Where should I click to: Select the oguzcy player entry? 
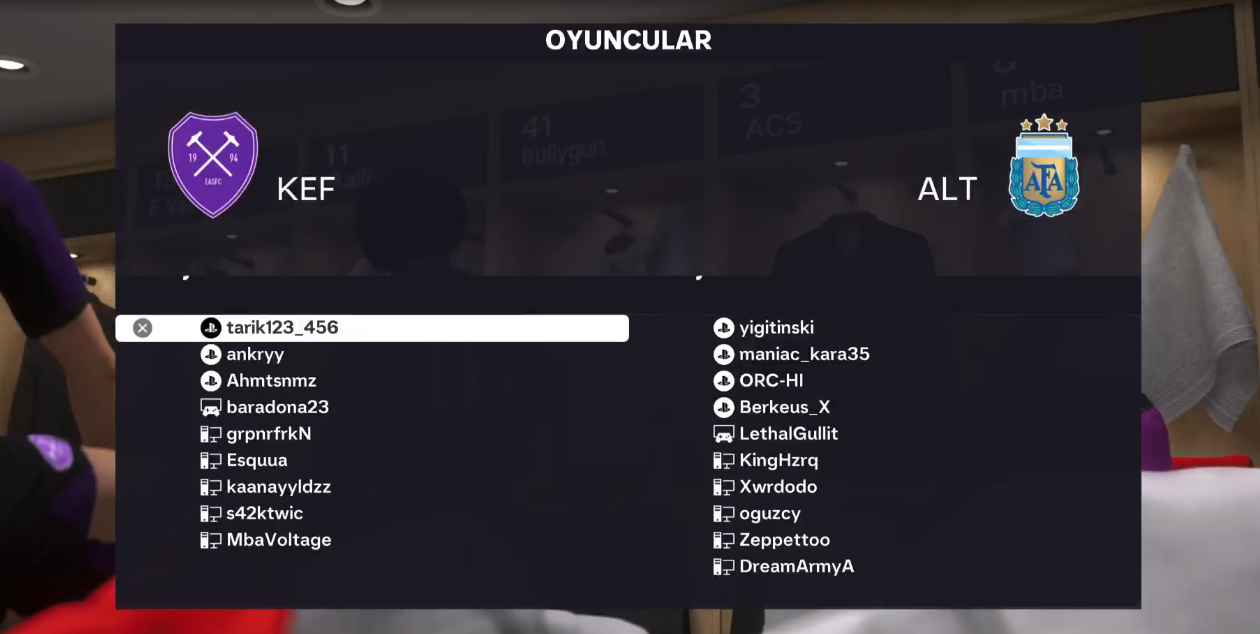(x=769, y=513)
